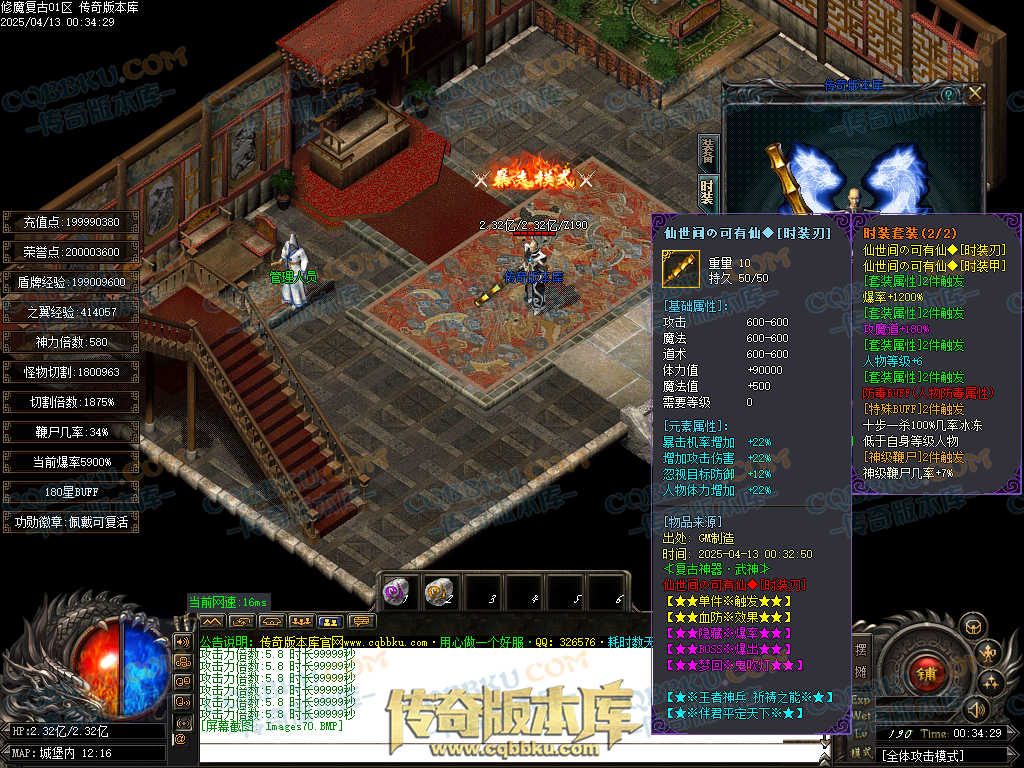Click the 充值点 recharge points button
Screen dimensions: 1024x768
[x=70, y=222]
